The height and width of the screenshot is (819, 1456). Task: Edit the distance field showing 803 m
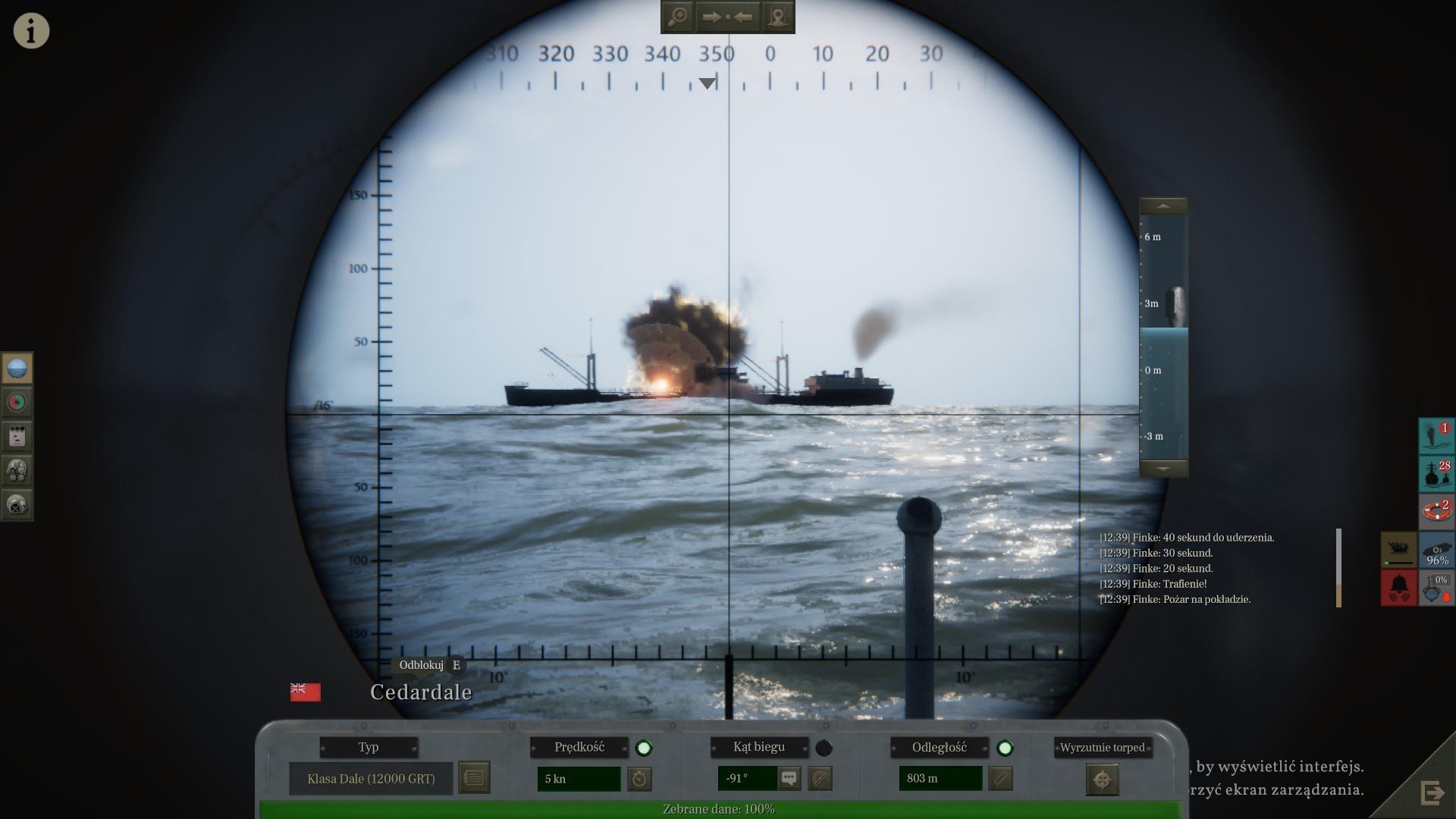pyautogui.click(x=940, y=779)
